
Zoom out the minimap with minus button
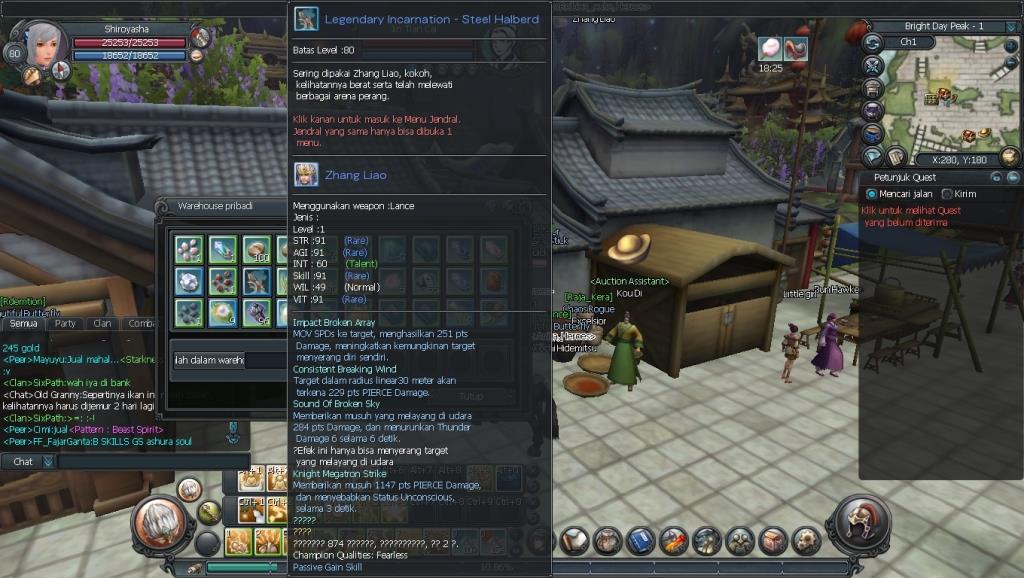pyautogui.click(x=1013, y=60)
